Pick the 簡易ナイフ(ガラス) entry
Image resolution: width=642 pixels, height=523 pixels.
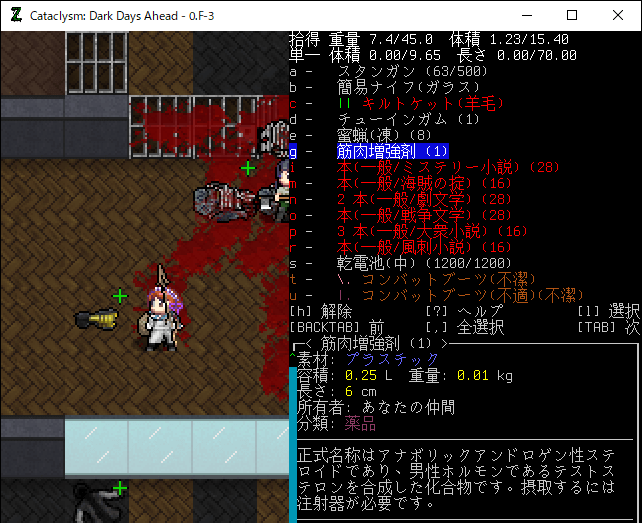(400, 88)
